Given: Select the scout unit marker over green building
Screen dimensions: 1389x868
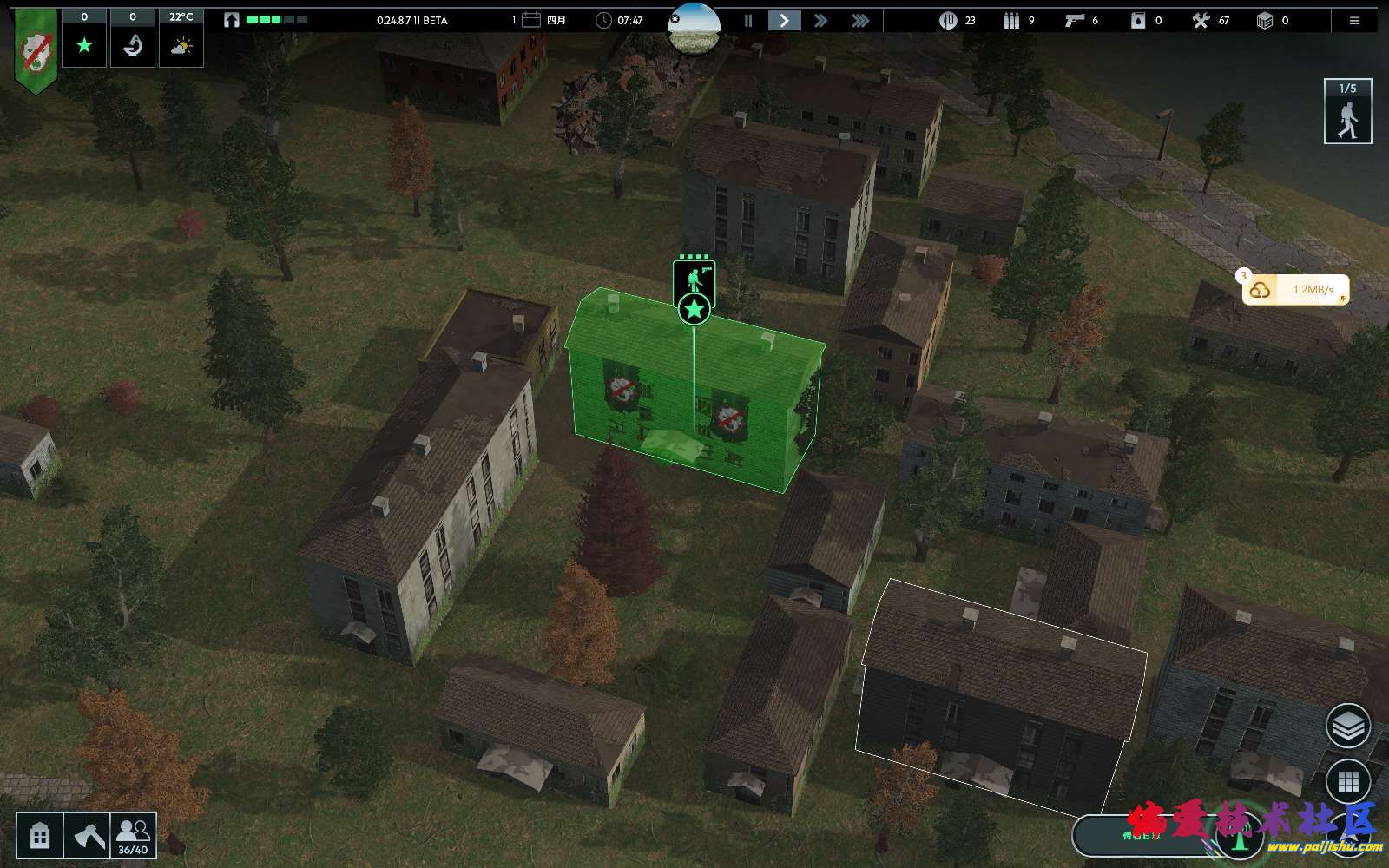Looking at the screenshot, I should [x=694, y=281].
